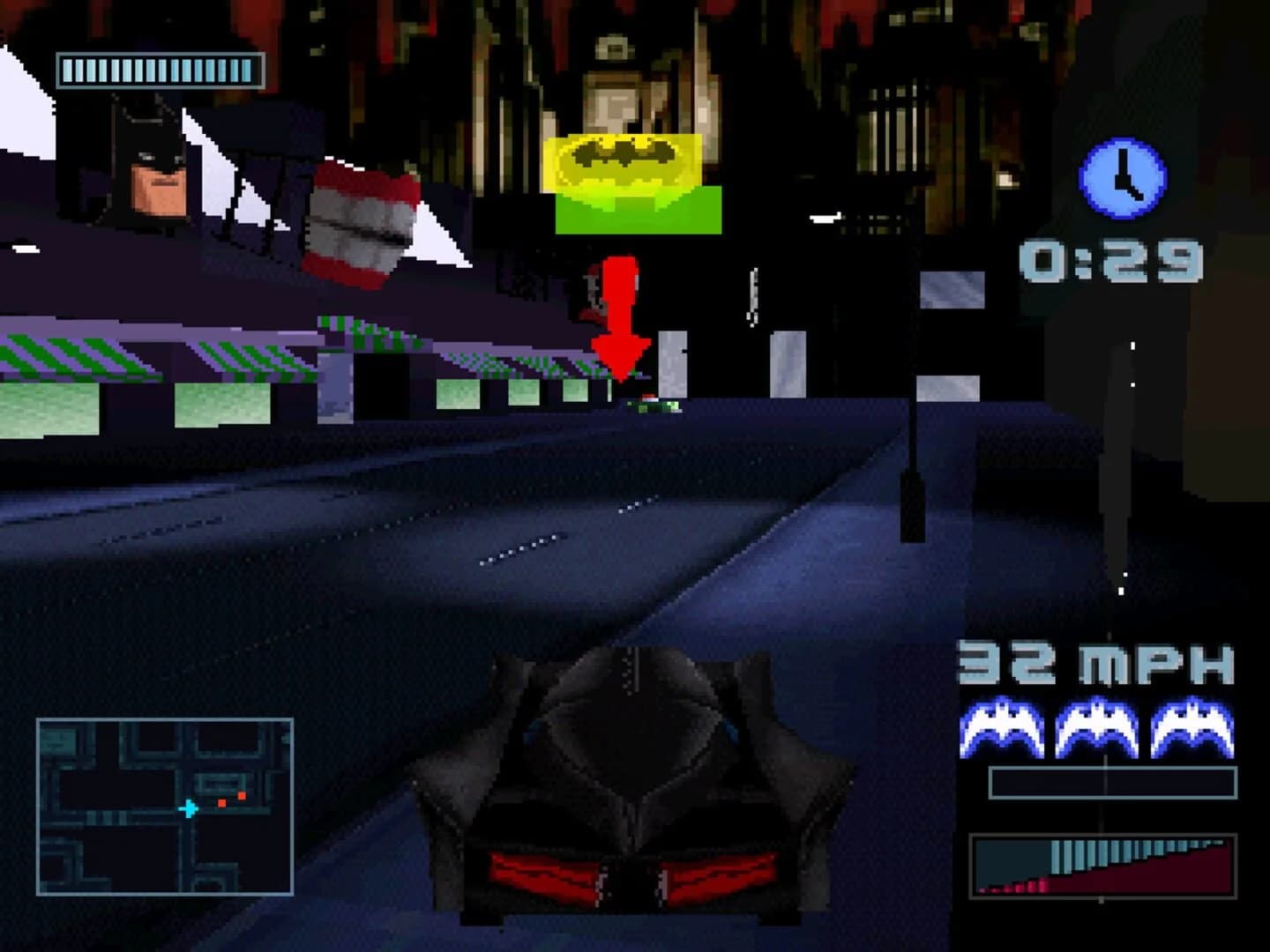Click the 32 MPH speed readout
1270x952 pixels.
(1094, 663)
